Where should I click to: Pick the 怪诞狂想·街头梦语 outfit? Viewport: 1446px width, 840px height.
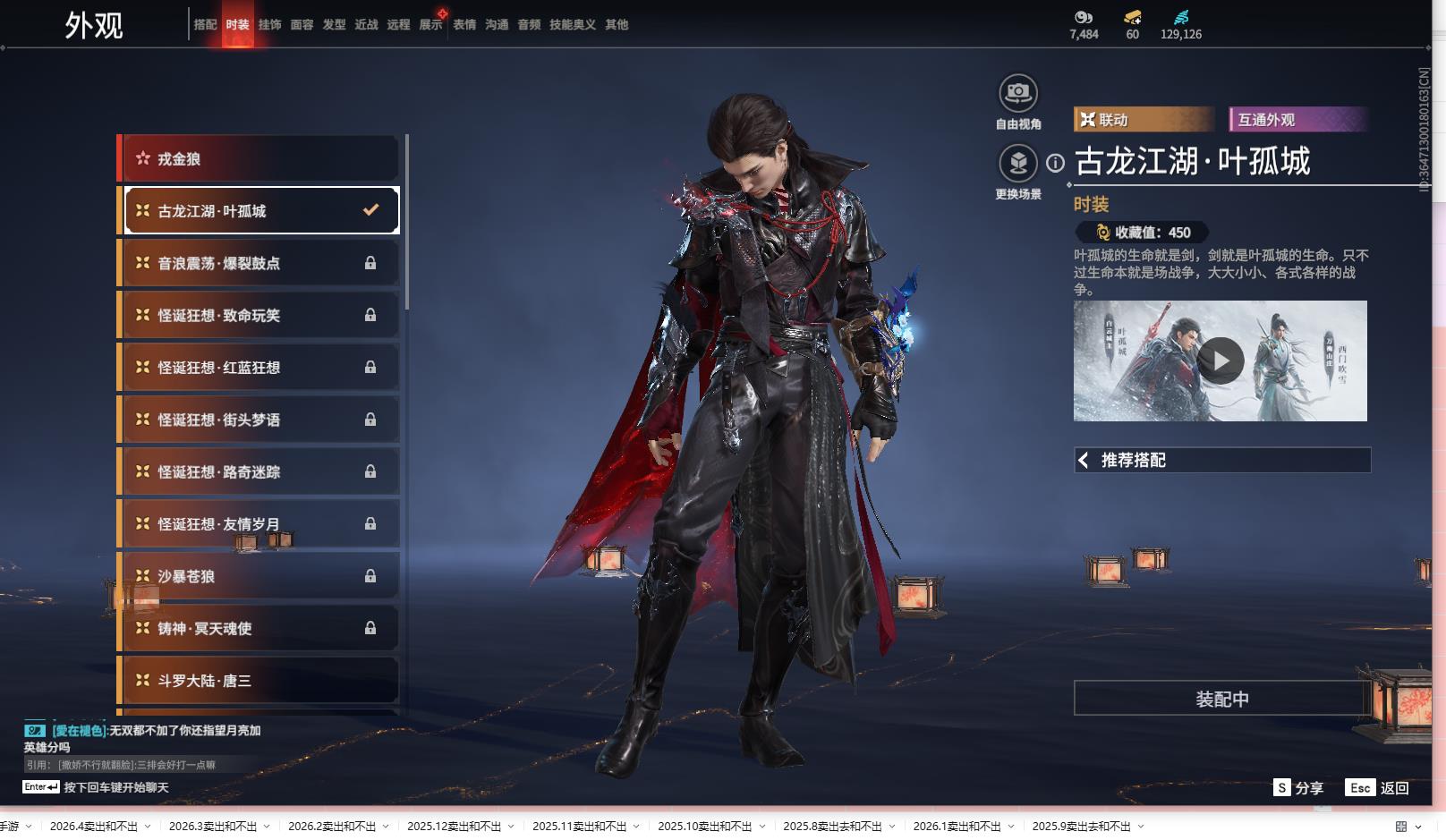click(259, 420)
